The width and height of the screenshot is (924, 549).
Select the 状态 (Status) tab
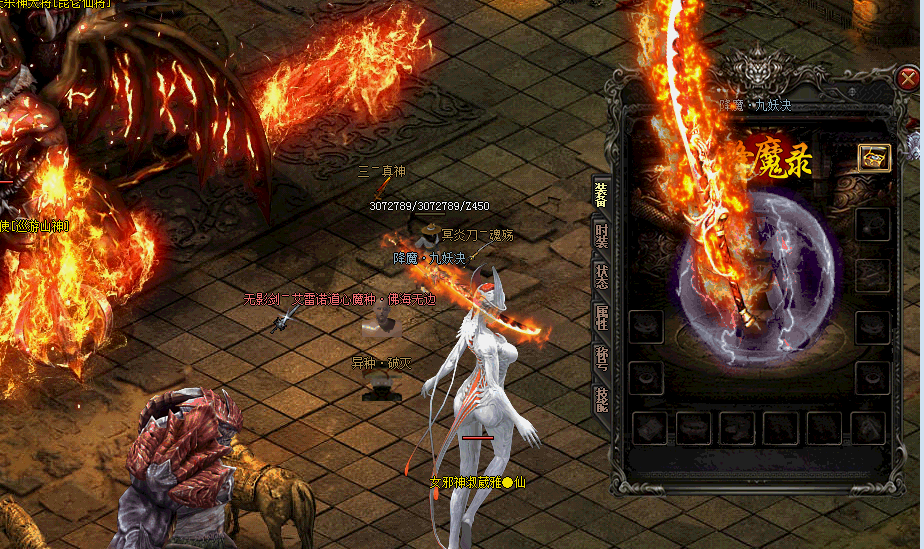click(x=601, y=276)
